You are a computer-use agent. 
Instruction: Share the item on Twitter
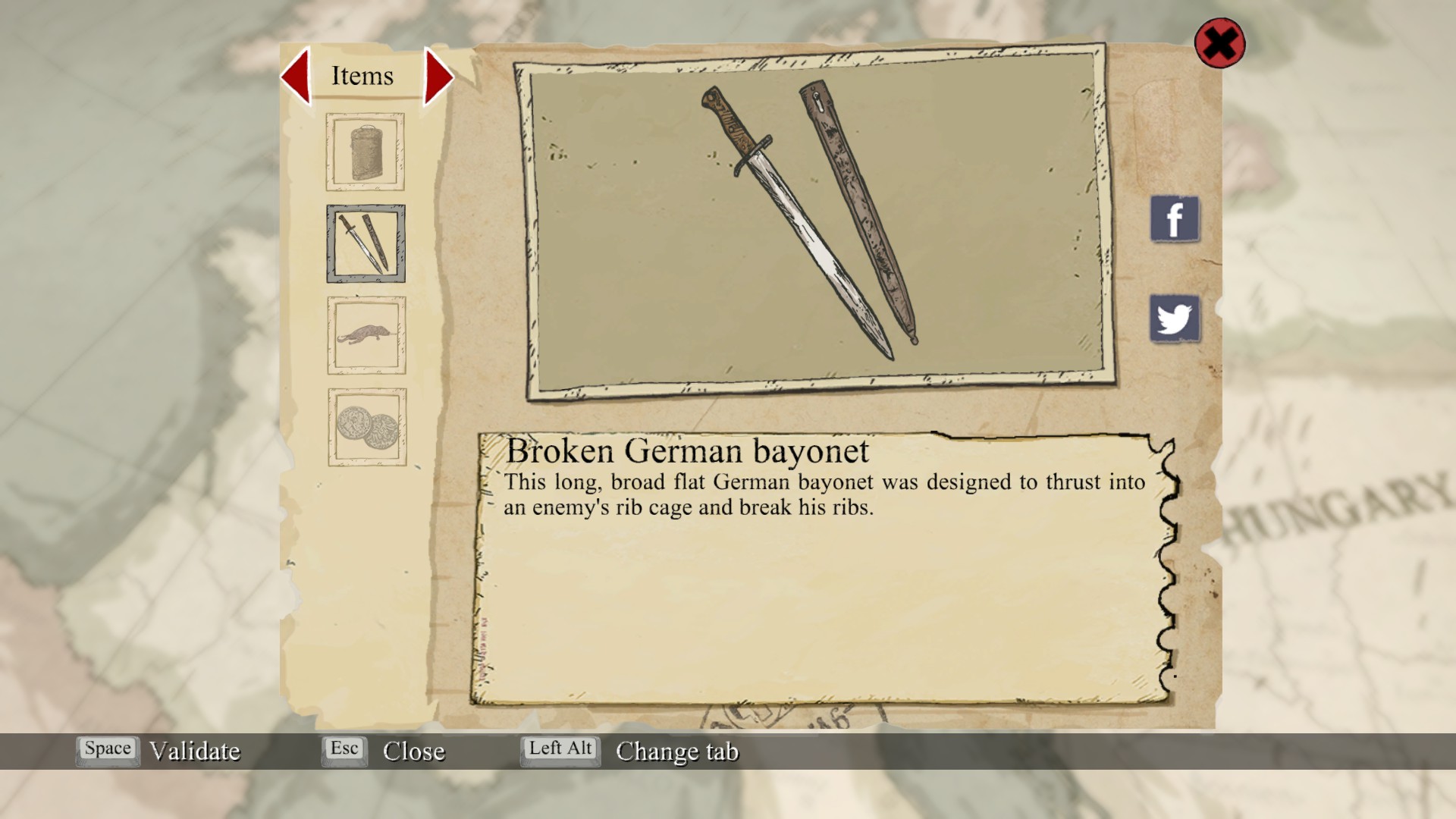pos(1175,318)
